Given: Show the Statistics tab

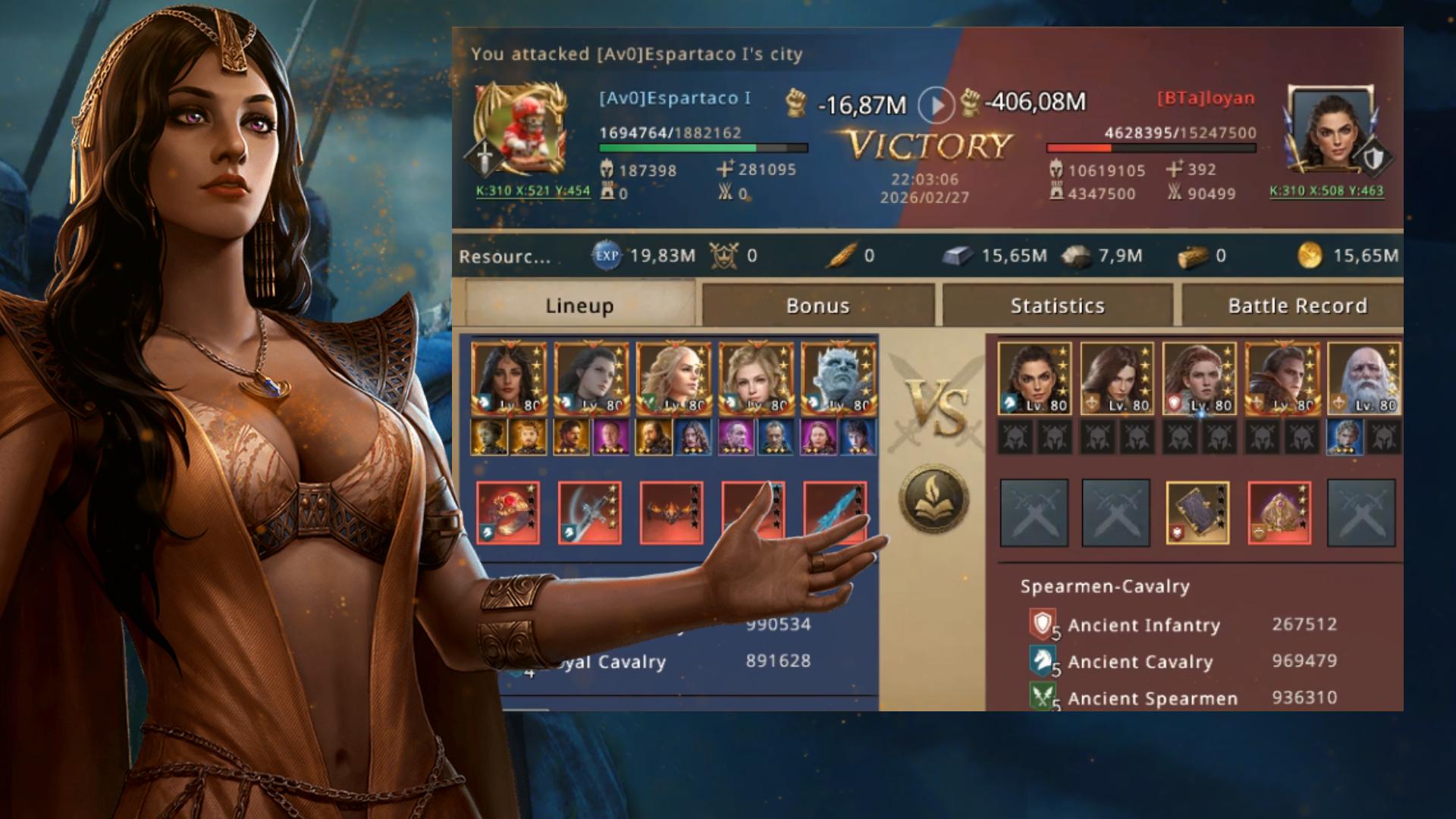Looking at the screenshot, I should pyautogui.click(x=1057, y=306).
